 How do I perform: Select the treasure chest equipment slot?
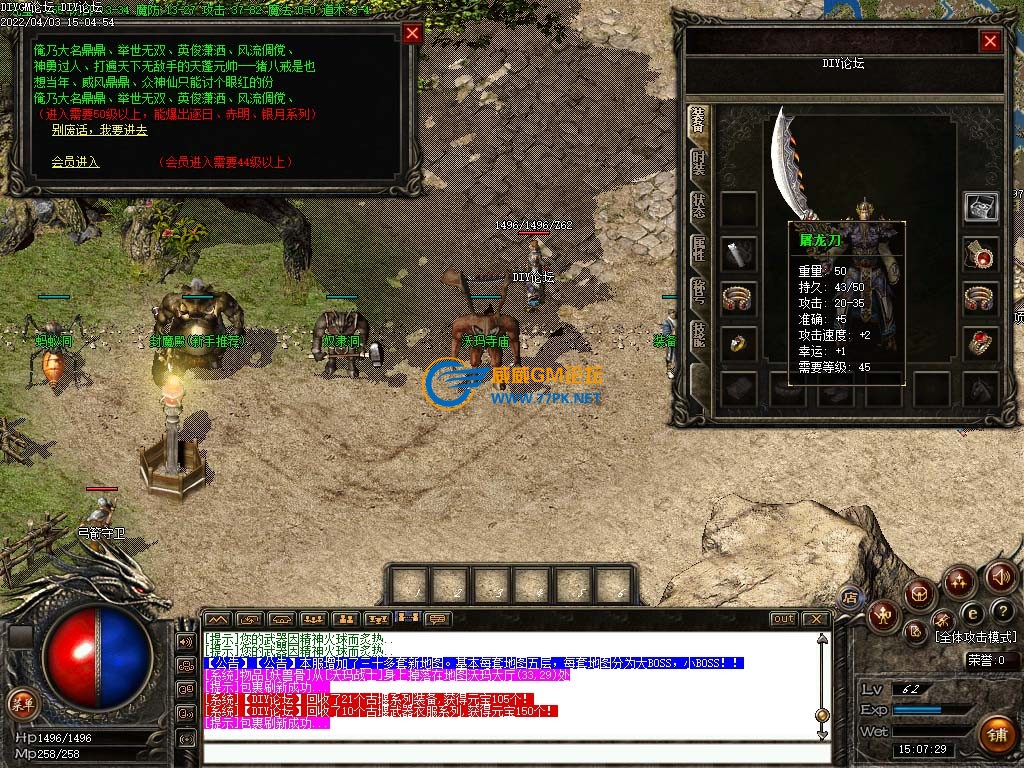point(980,207)
